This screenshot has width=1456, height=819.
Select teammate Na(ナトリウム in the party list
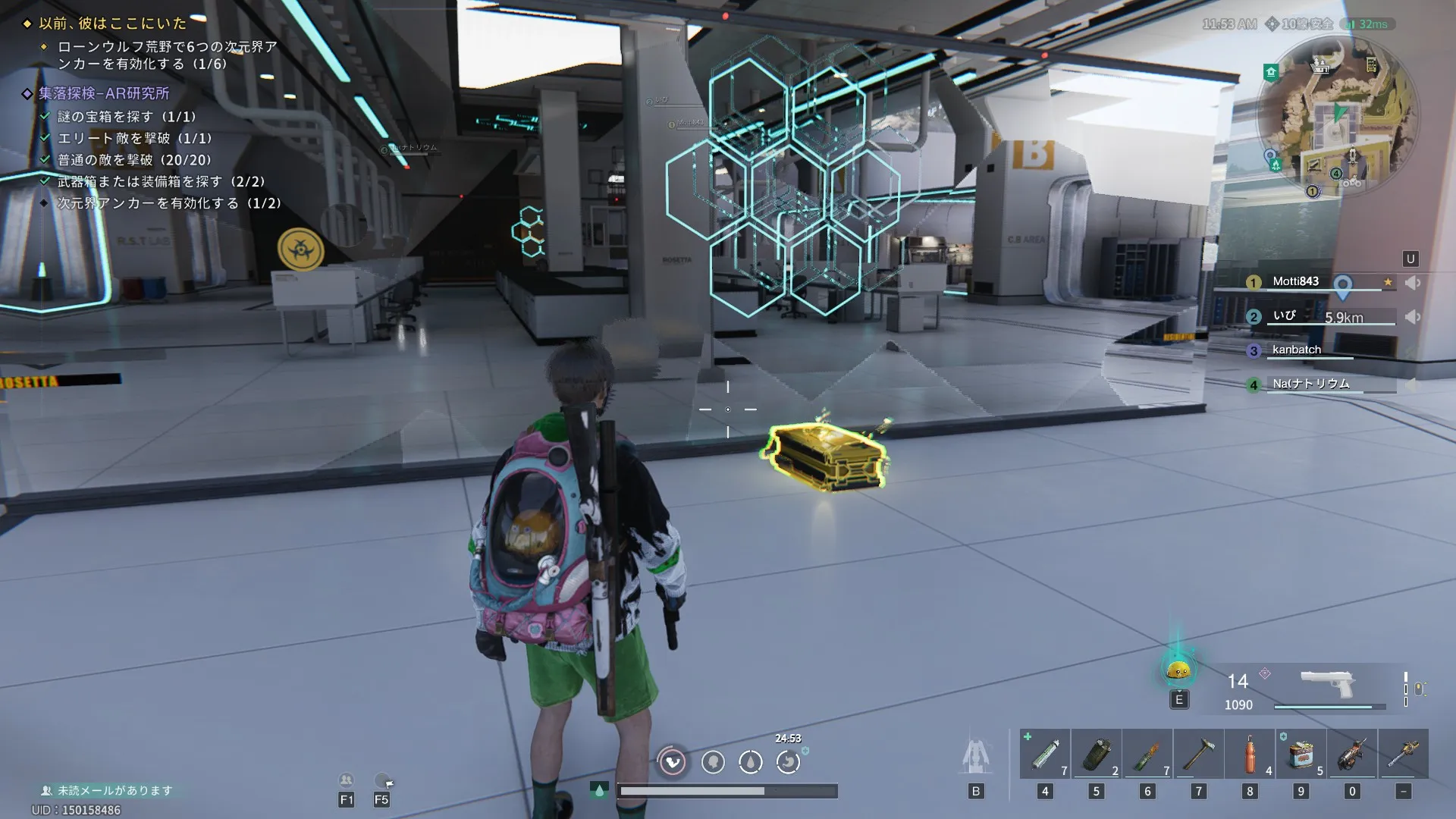click(1311, 384)
